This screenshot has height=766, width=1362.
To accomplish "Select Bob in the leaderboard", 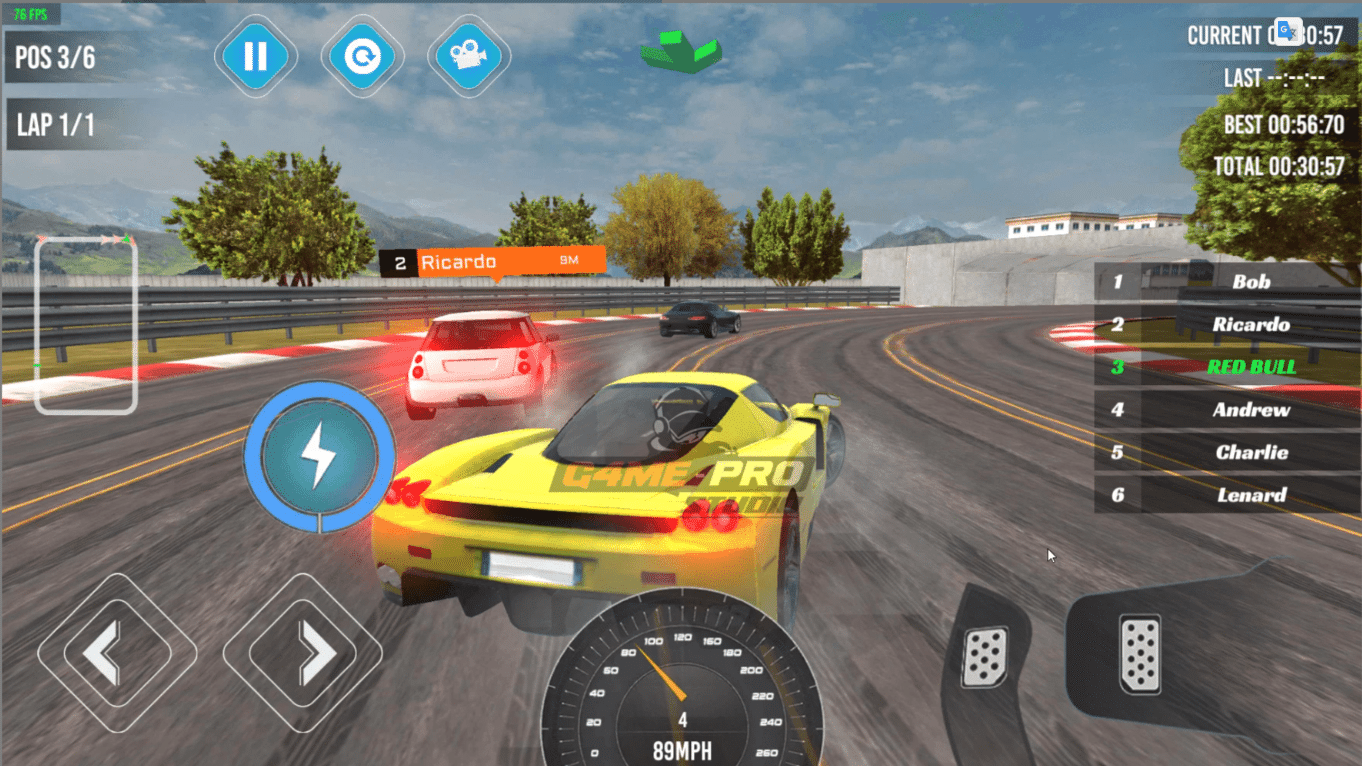I will [1250, 282].
